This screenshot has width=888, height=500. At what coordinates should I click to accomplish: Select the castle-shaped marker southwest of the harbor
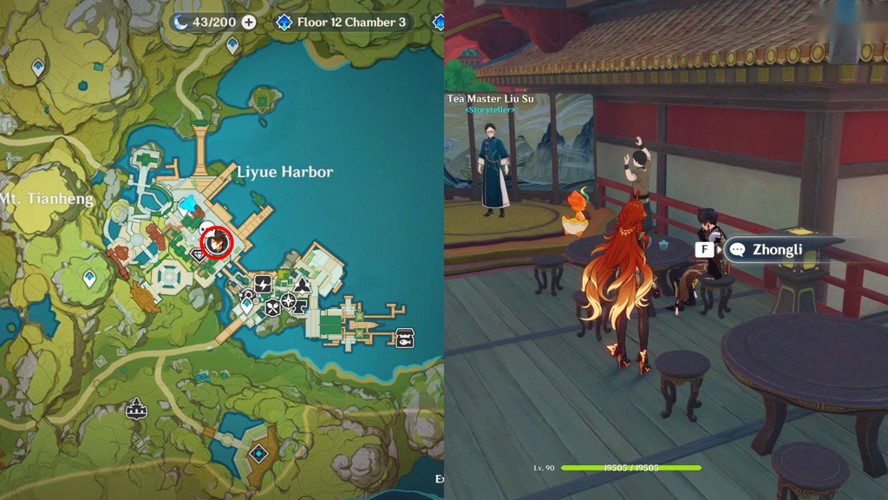pyautogui.click(x=135, y=408)
